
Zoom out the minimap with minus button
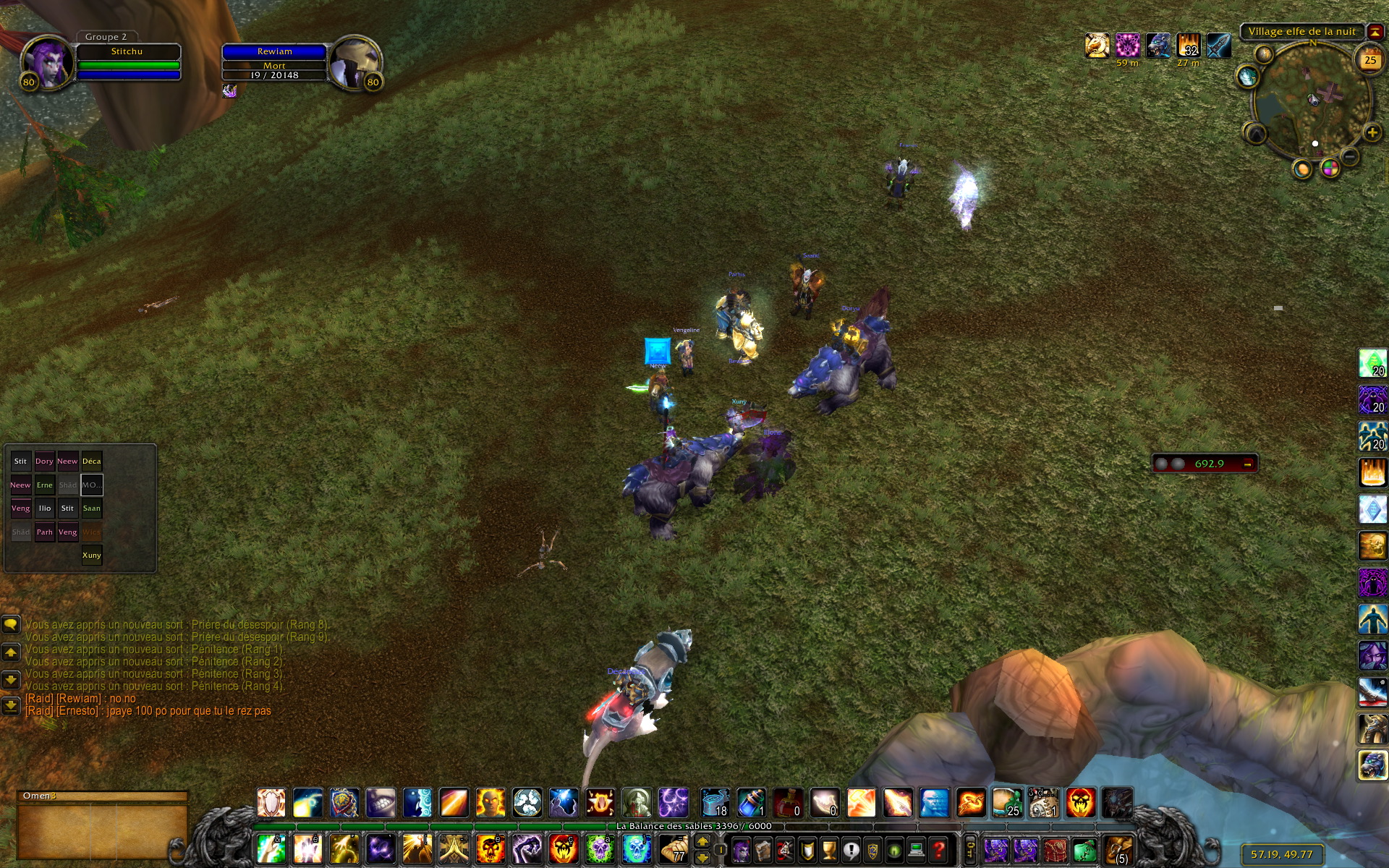(x=1349, y=156)
